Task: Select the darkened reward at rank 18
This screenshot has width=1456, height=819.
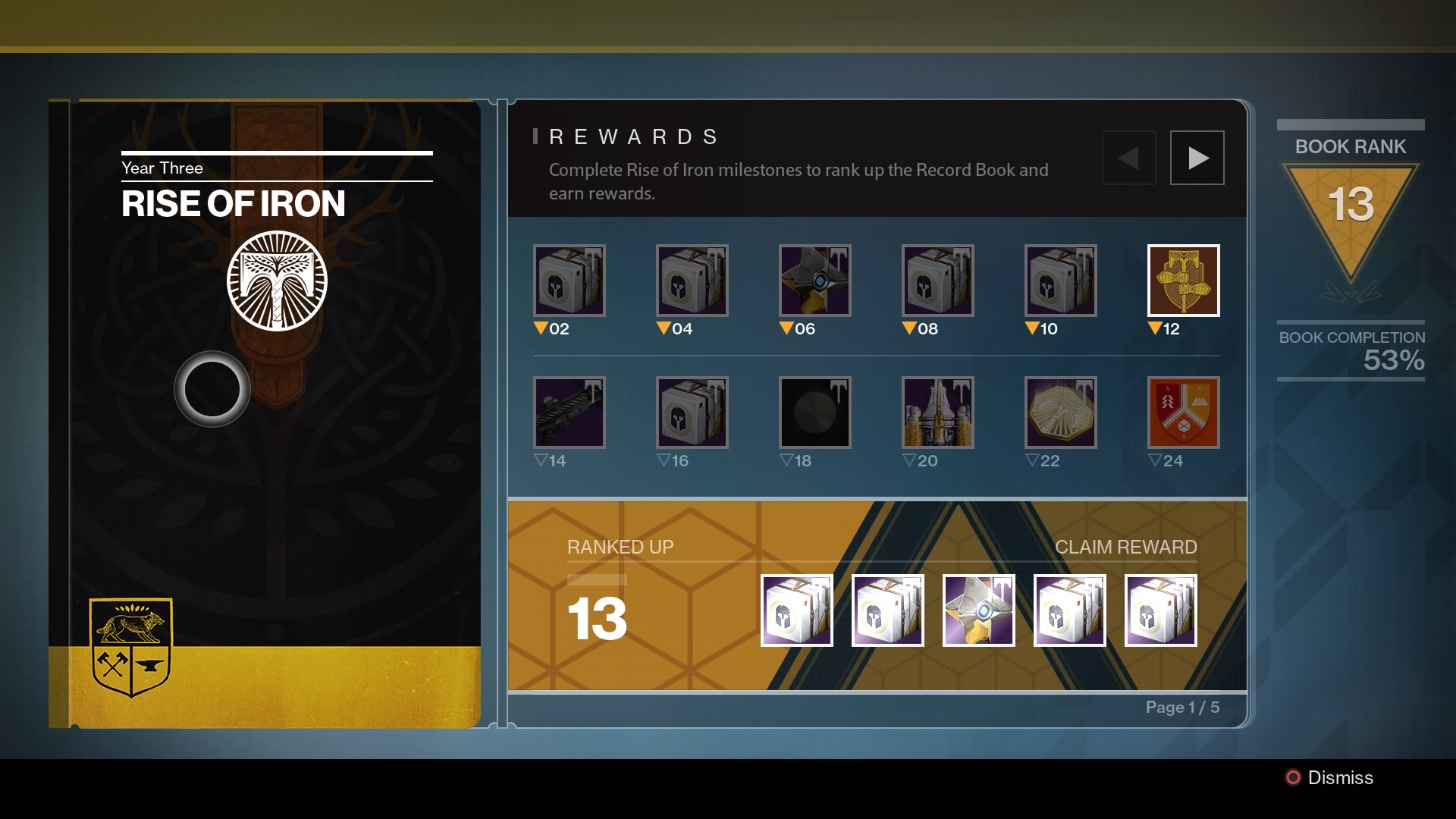Action: tap(815, 412)
